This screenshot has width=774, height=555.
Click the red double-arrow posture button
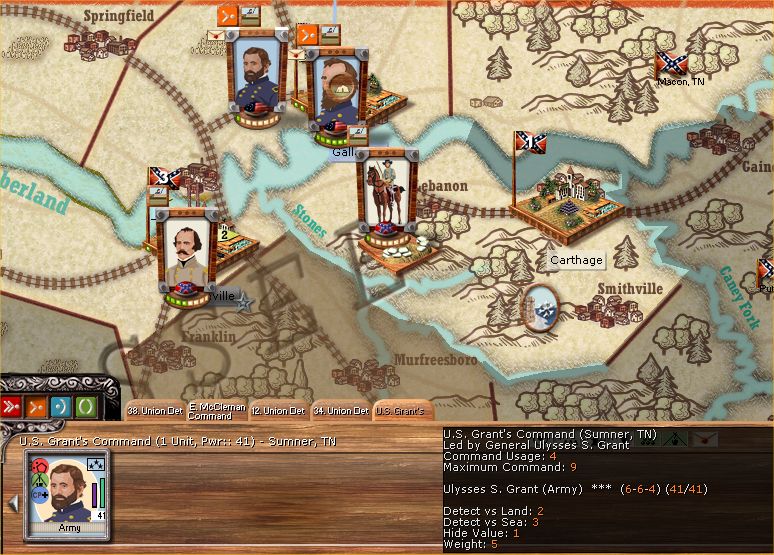pyautogui.click(x=13, y=406)
